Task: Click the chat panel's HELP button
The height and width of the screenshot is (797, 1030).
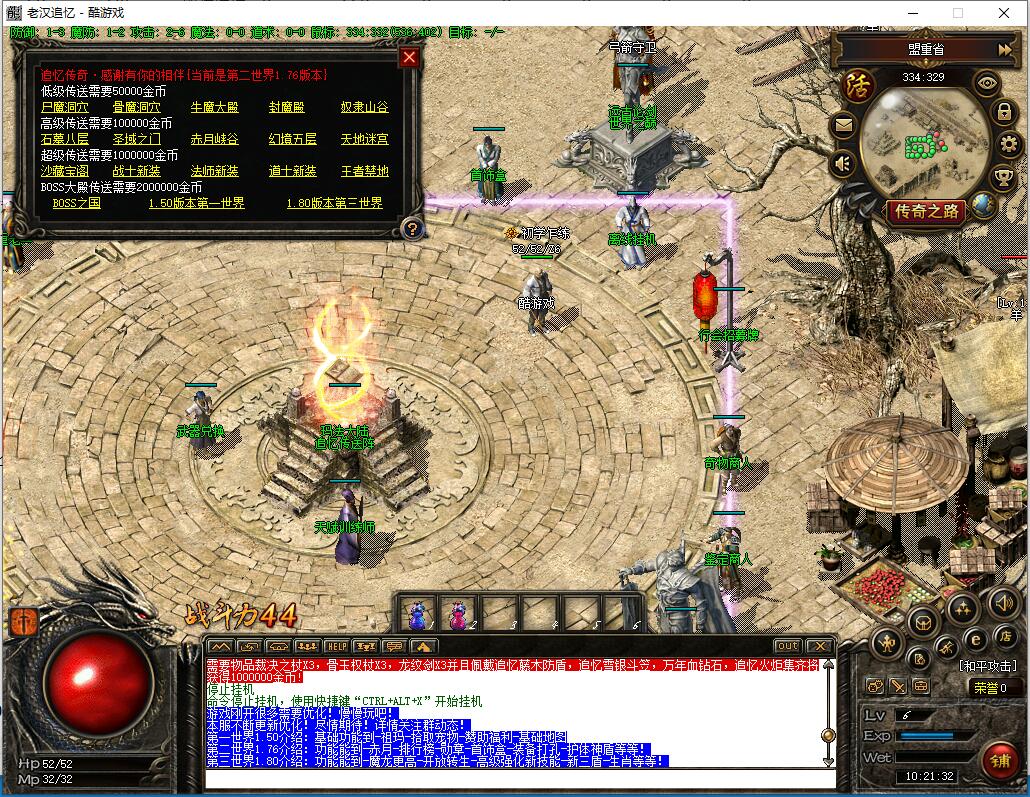Action: tap(336, 646)
